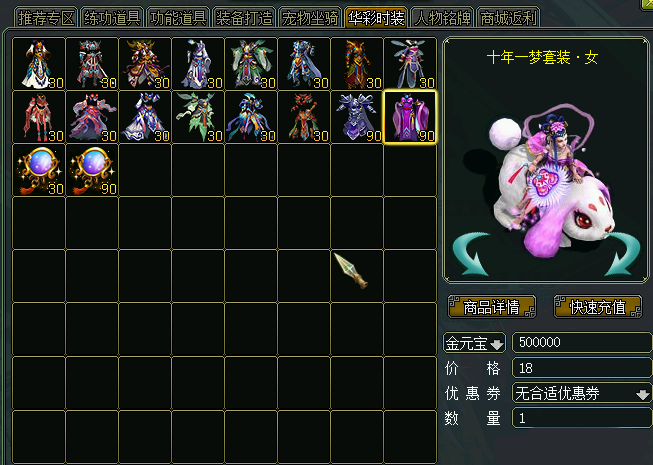The height and width of the screenshot is (465, 653).
Task: Go to the 人物铭牌 tab
Action: [x=442, y=18]
